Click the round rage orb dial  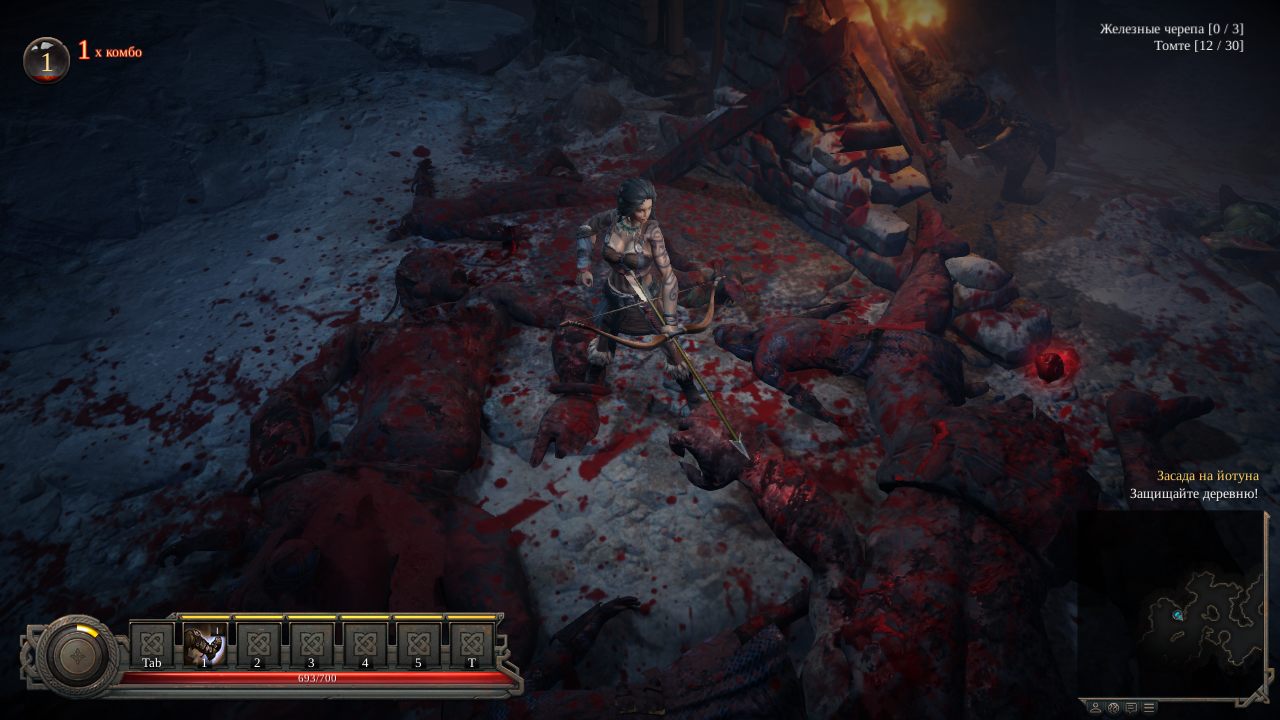point(77,656)
